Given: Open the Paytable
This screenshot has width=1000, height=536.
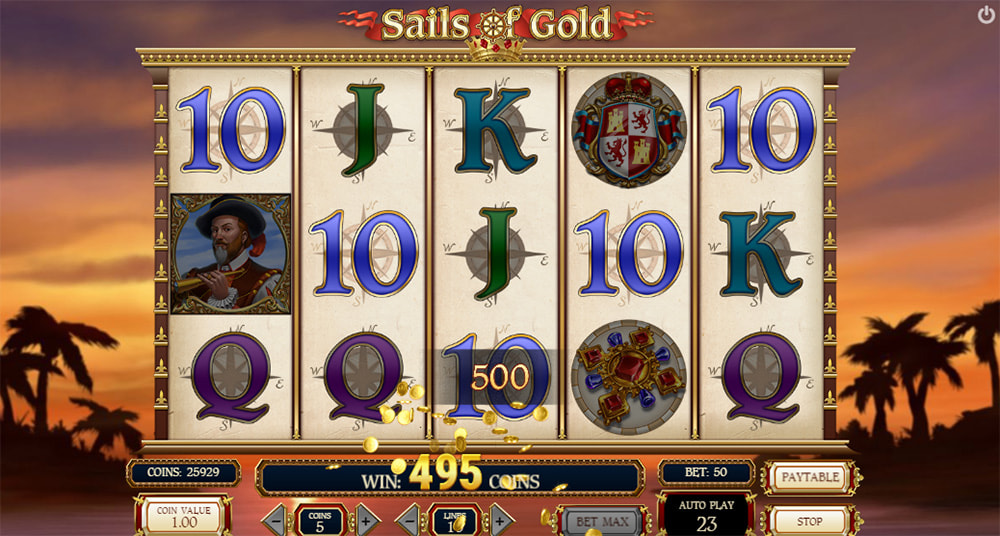Looking at the screenshot, I should pyautogui.click(x=809, y=477).
